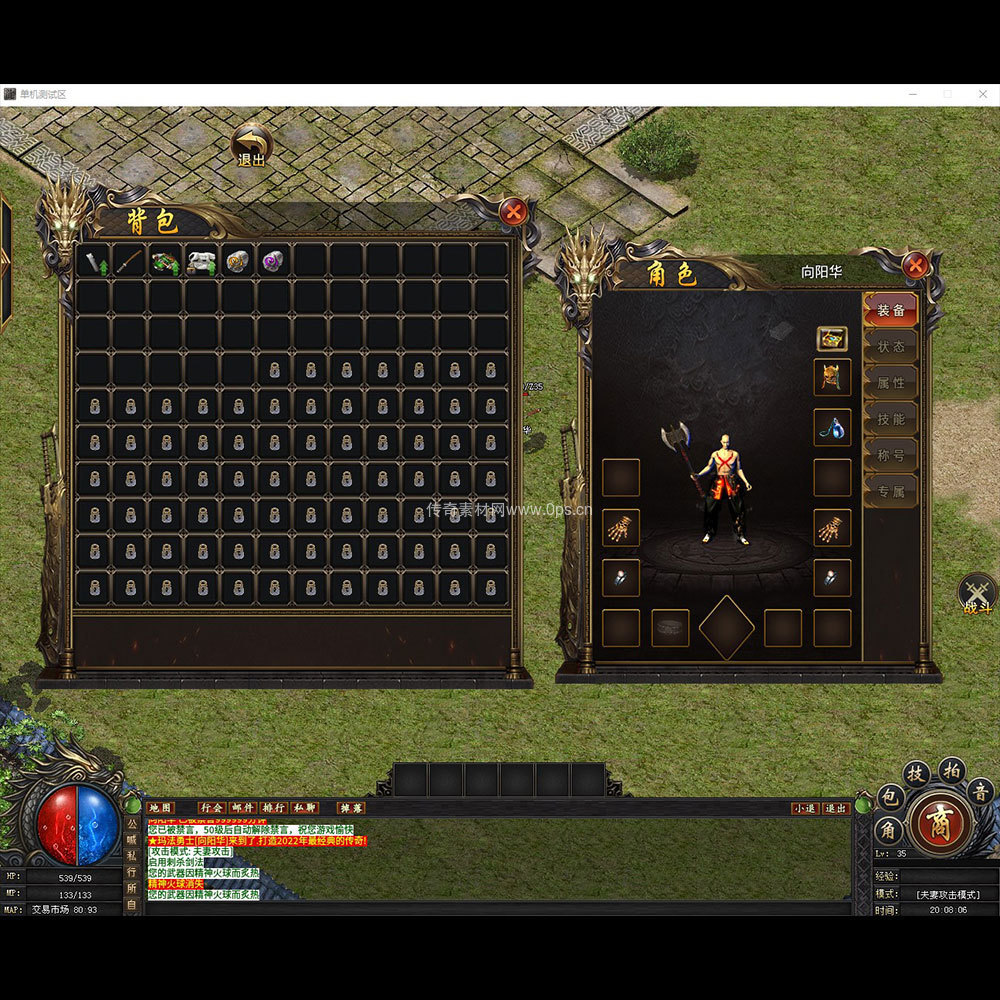Select the wooden staff in the backpack
This screenshot has height=1000, width=1000.
pyautogui.click(x=130, y=262)
